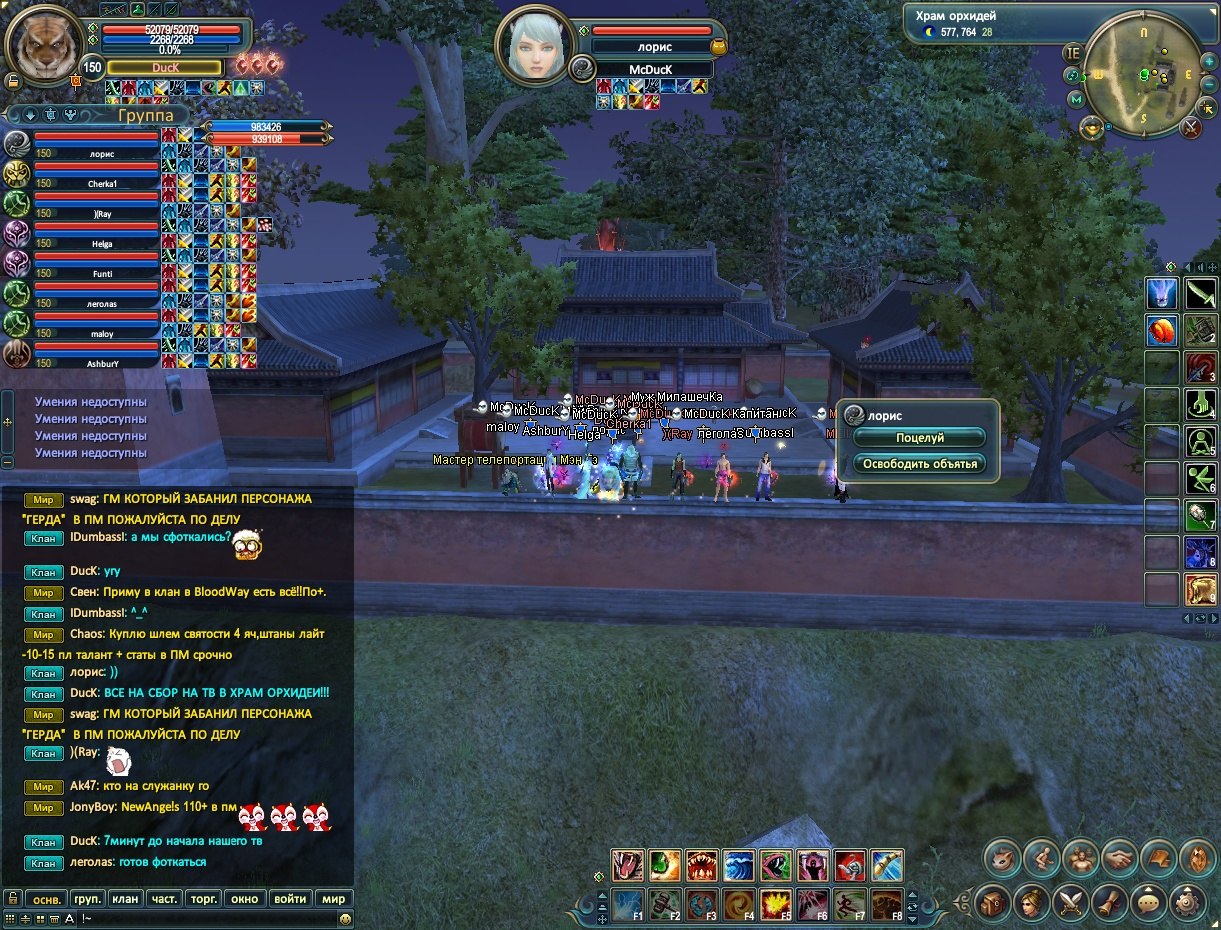The width and height of the screenshot is (1221, 930).
Task: Open the backpack inventory
Action: tap(993, 902)
